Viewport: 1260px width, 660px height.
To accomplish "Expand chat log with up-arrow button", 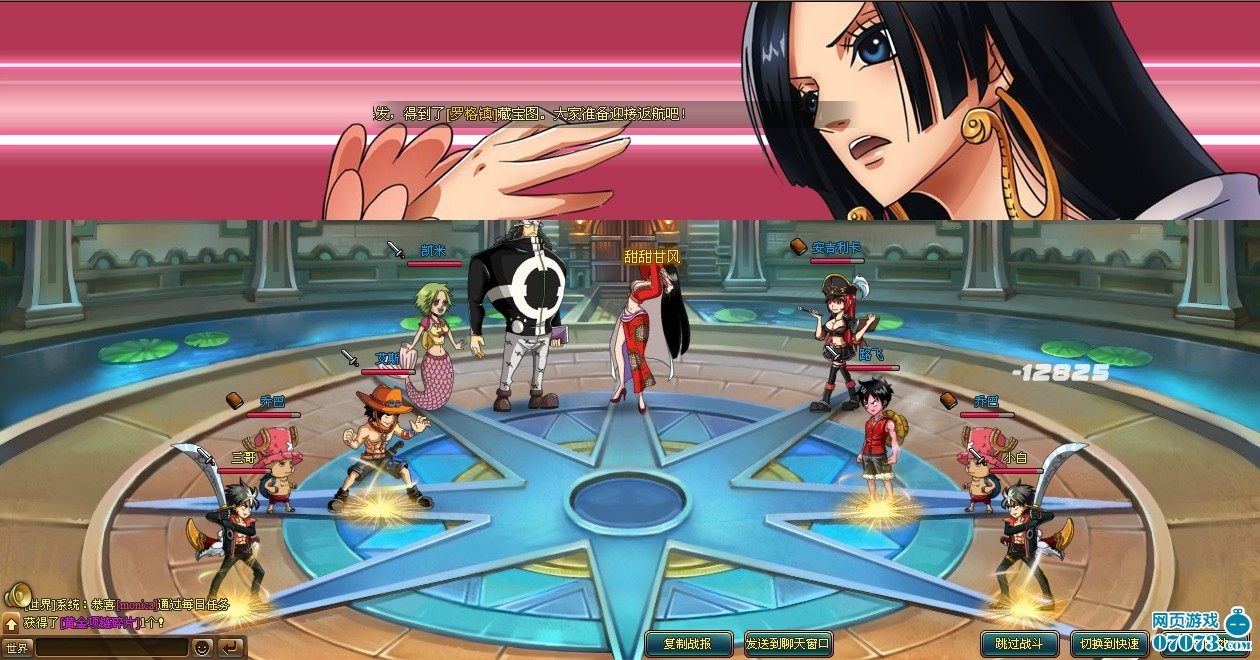I will pyautogui.click(x=11, y=624).
